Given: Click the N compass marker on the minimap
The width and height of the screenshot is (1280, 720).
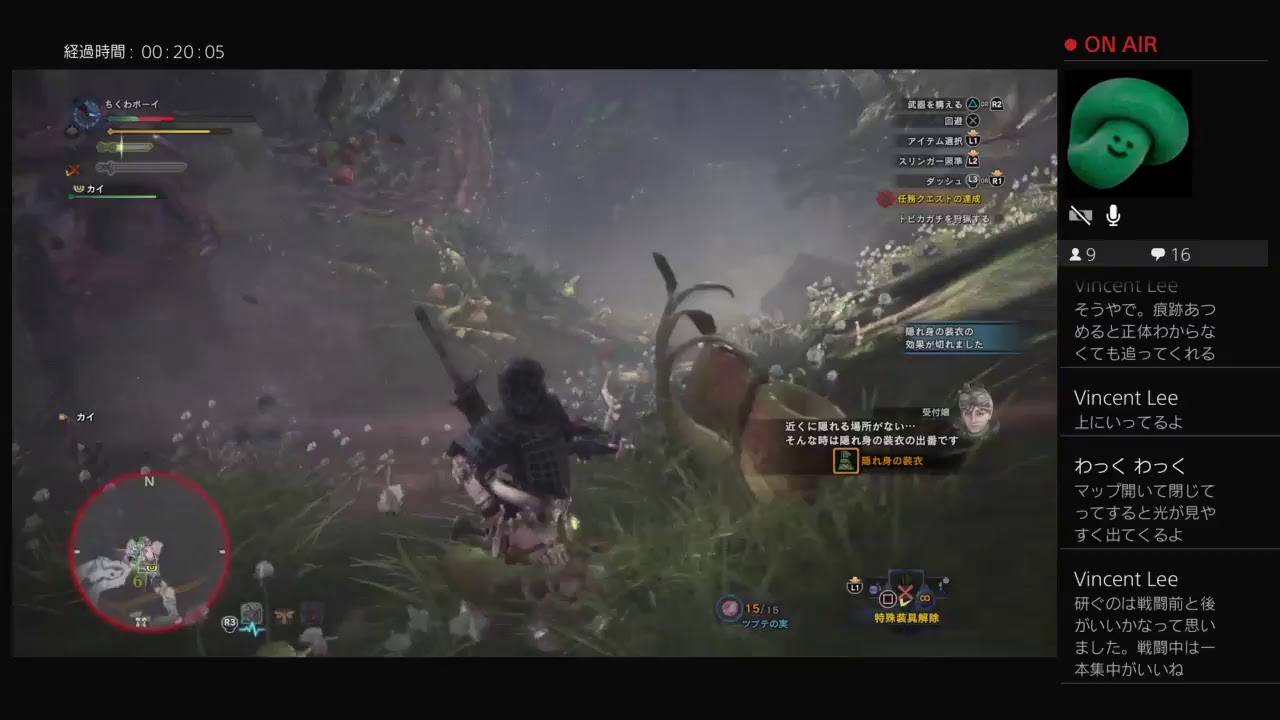Looking at the screenshot, I should (149, 481).
